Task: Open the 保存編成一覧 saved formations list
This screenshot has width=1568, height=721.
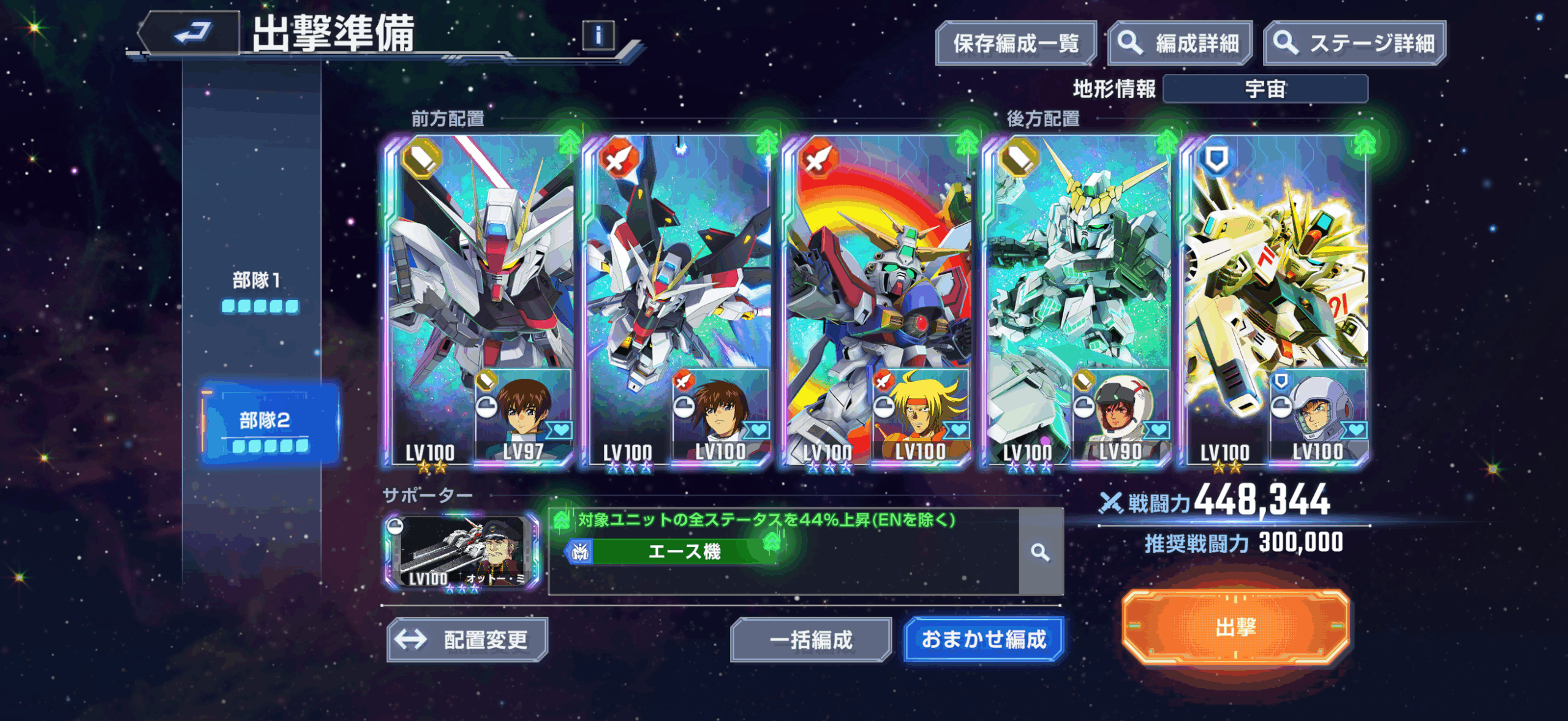Action: click(1015, 43)
